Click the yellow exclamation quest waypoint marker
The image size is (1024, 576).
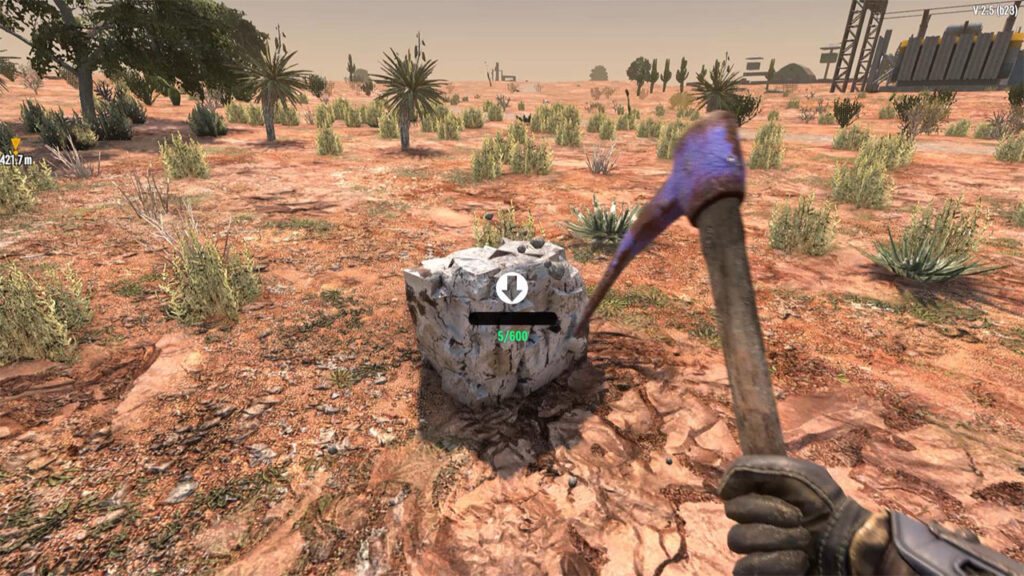coord(16,144)
